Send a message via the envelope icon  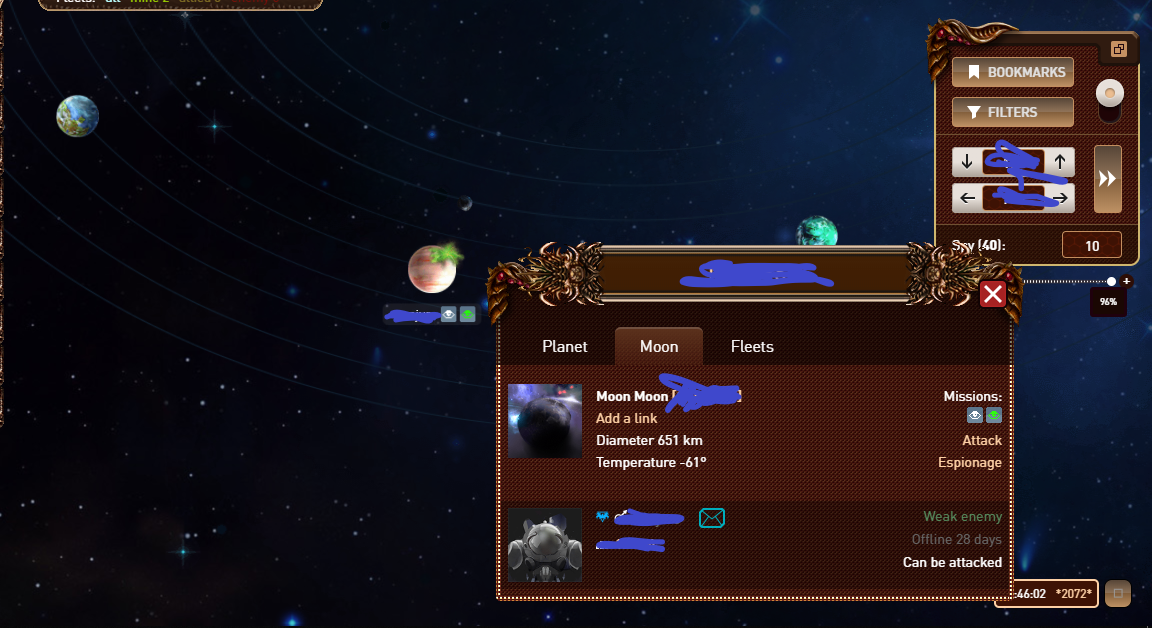[712, 517]
